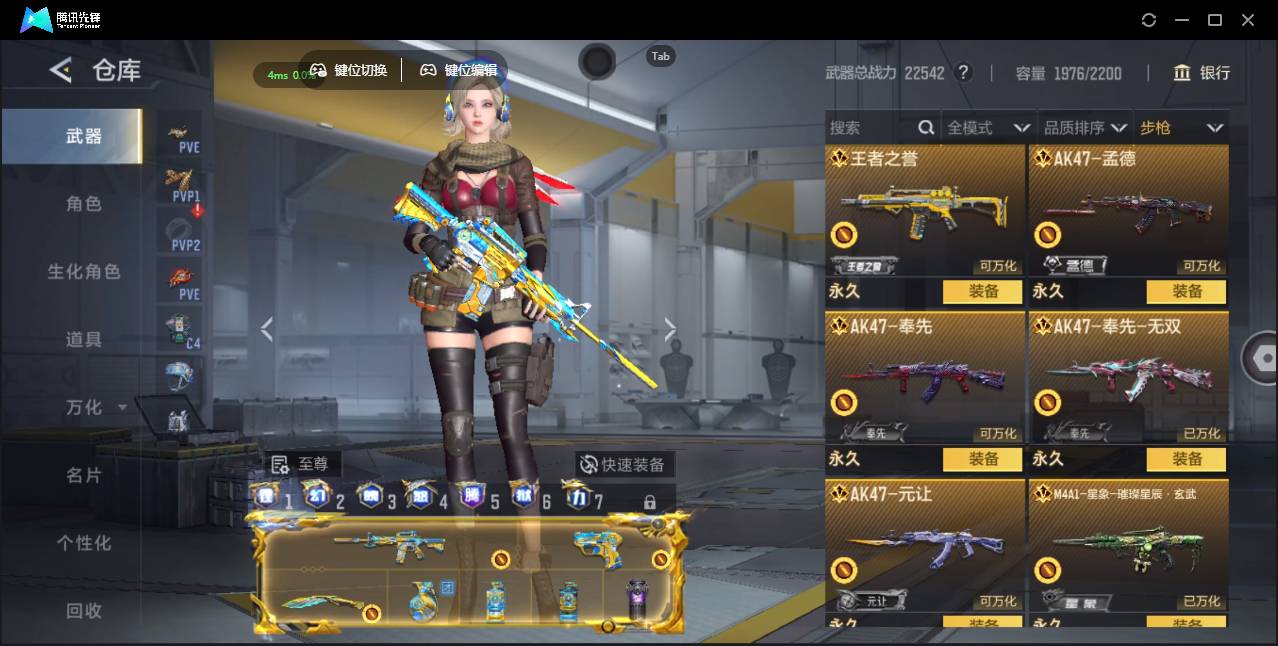1278x646 pixels.
Task: Click the 快速装备 quick equip button
Action: (622, 465)
